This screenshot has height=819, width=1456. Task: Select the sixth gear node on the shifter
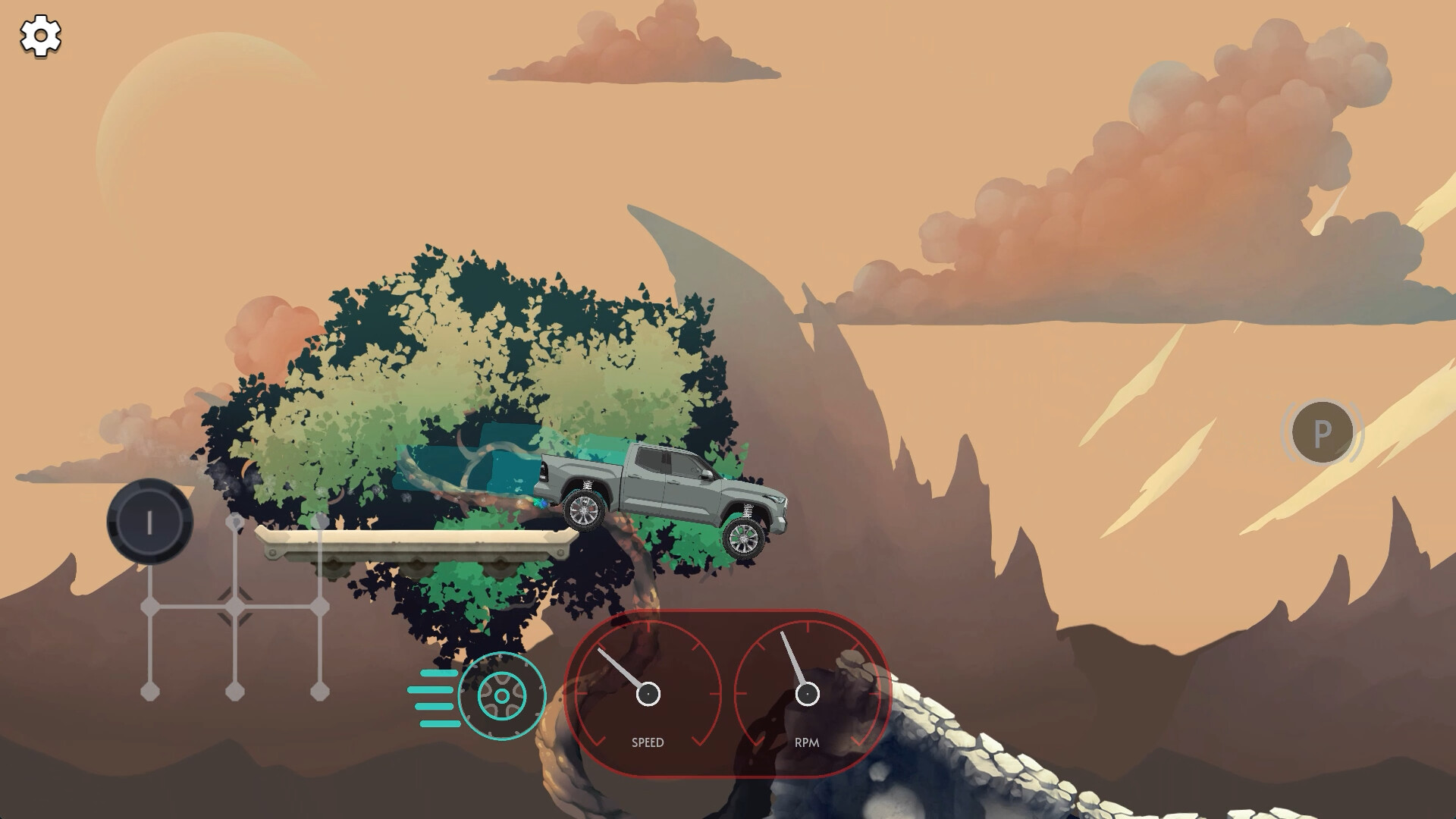(321, 692)
